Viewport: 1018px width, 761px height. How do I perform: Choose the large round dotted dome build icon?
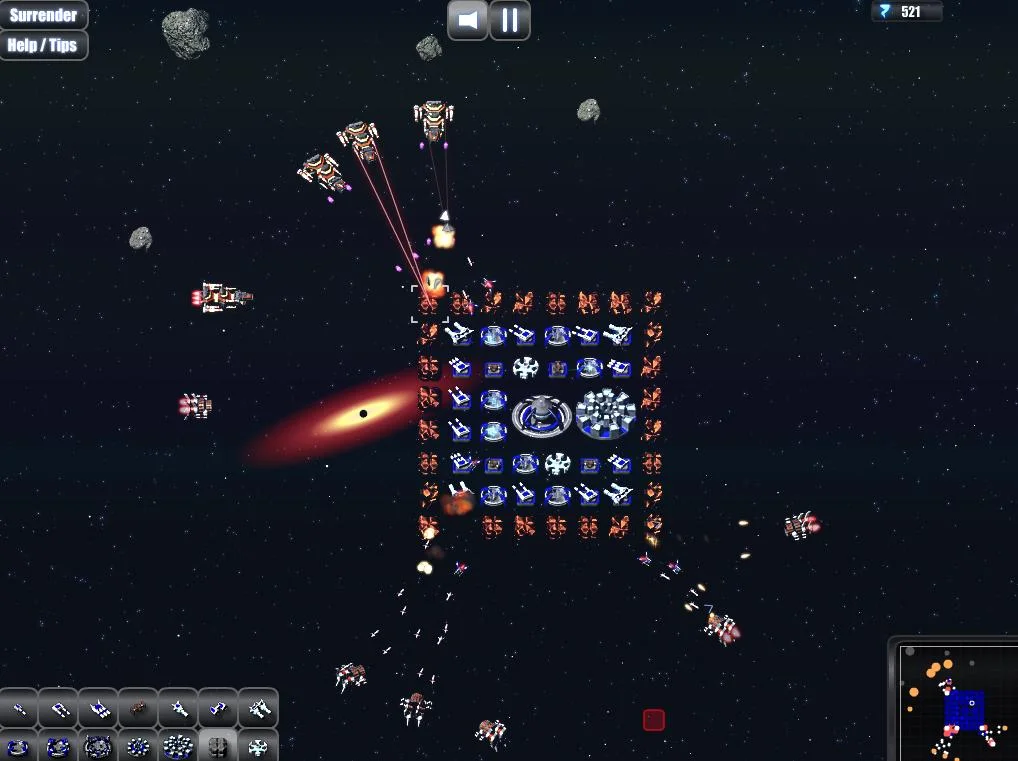178,746
